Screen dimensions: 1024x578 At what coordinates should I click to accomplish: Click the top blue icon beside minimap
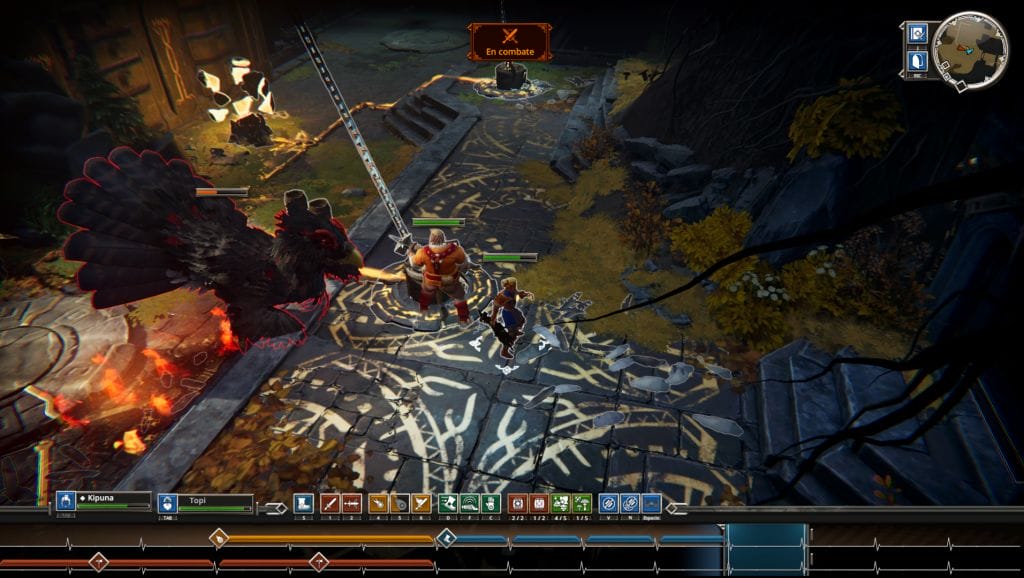click(x=917, y=34)
